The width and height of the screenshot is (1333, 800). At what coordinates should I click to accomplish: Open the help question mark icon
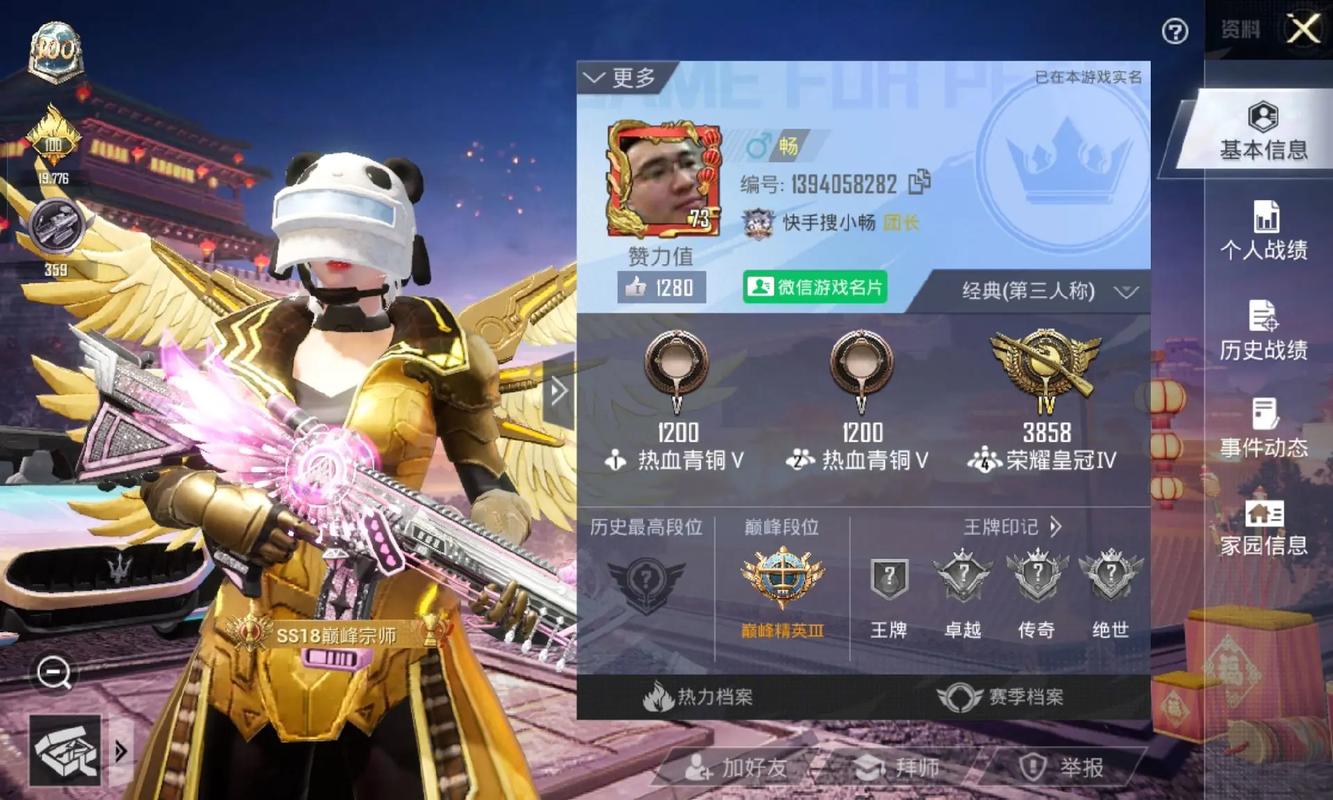point(1173,33)
